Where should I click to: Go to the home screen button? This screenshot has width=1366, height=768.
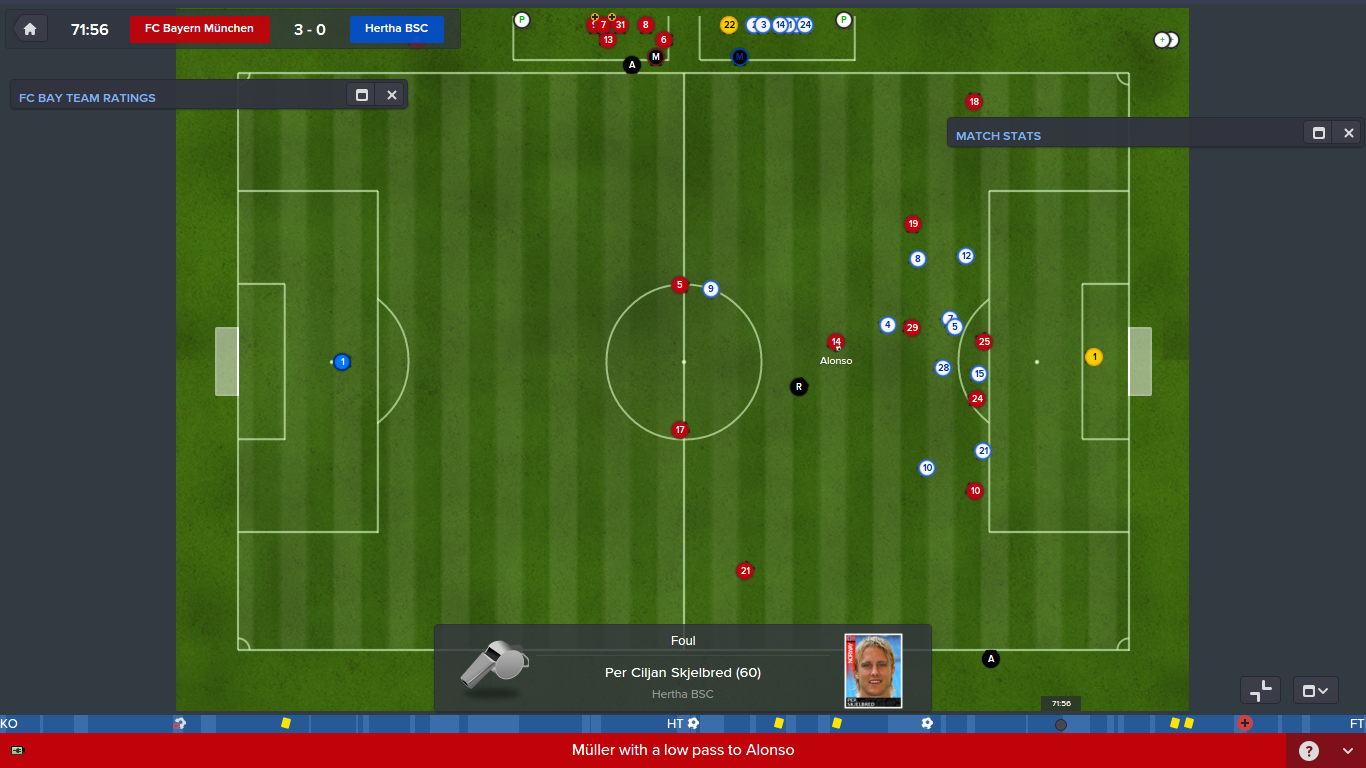(30, 29)
